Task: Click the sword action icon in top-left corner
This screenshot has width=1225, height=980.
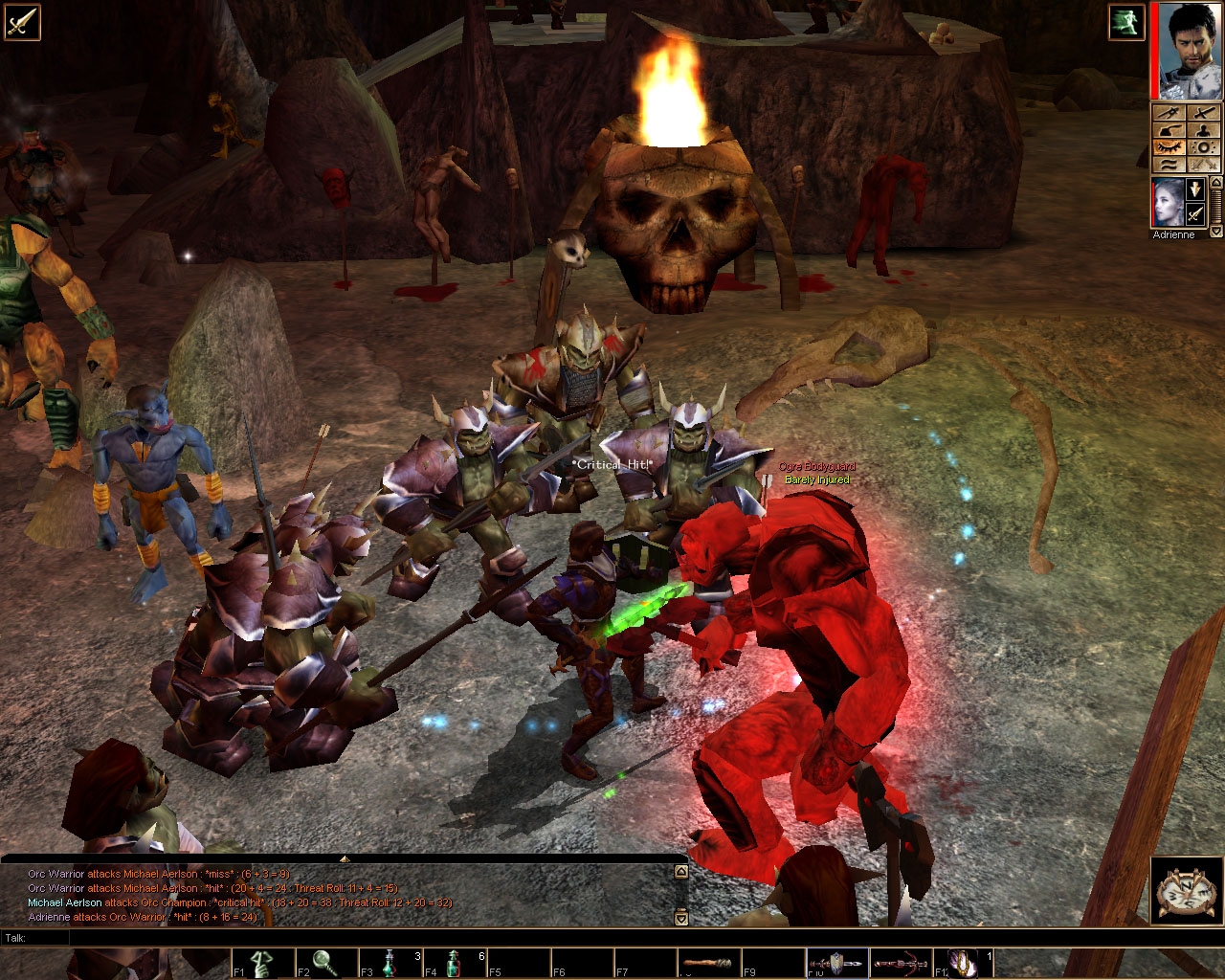Action: [21, 21]
